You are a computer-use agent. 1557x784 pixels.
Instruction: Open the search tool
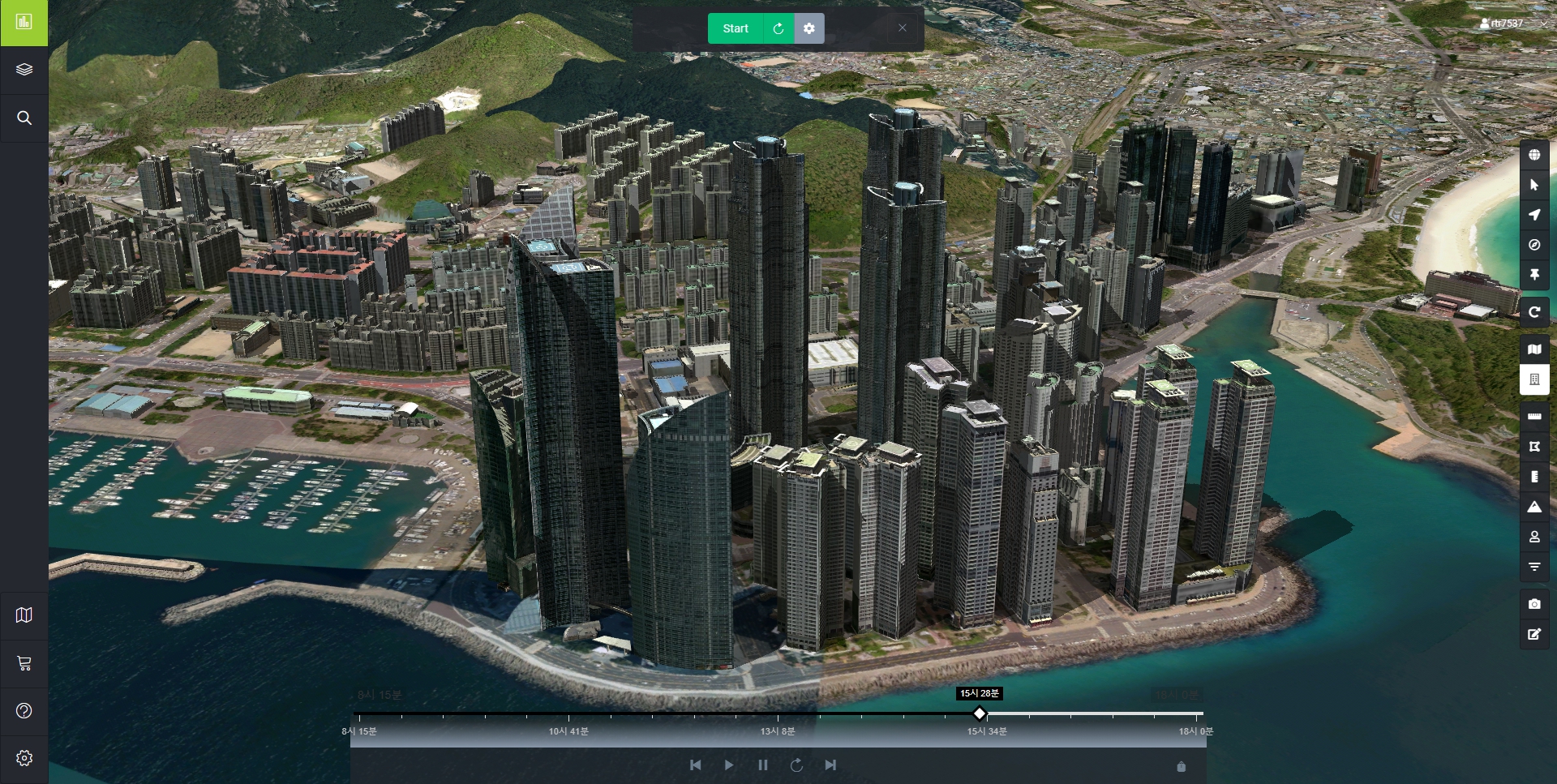(x=24, y=118)
